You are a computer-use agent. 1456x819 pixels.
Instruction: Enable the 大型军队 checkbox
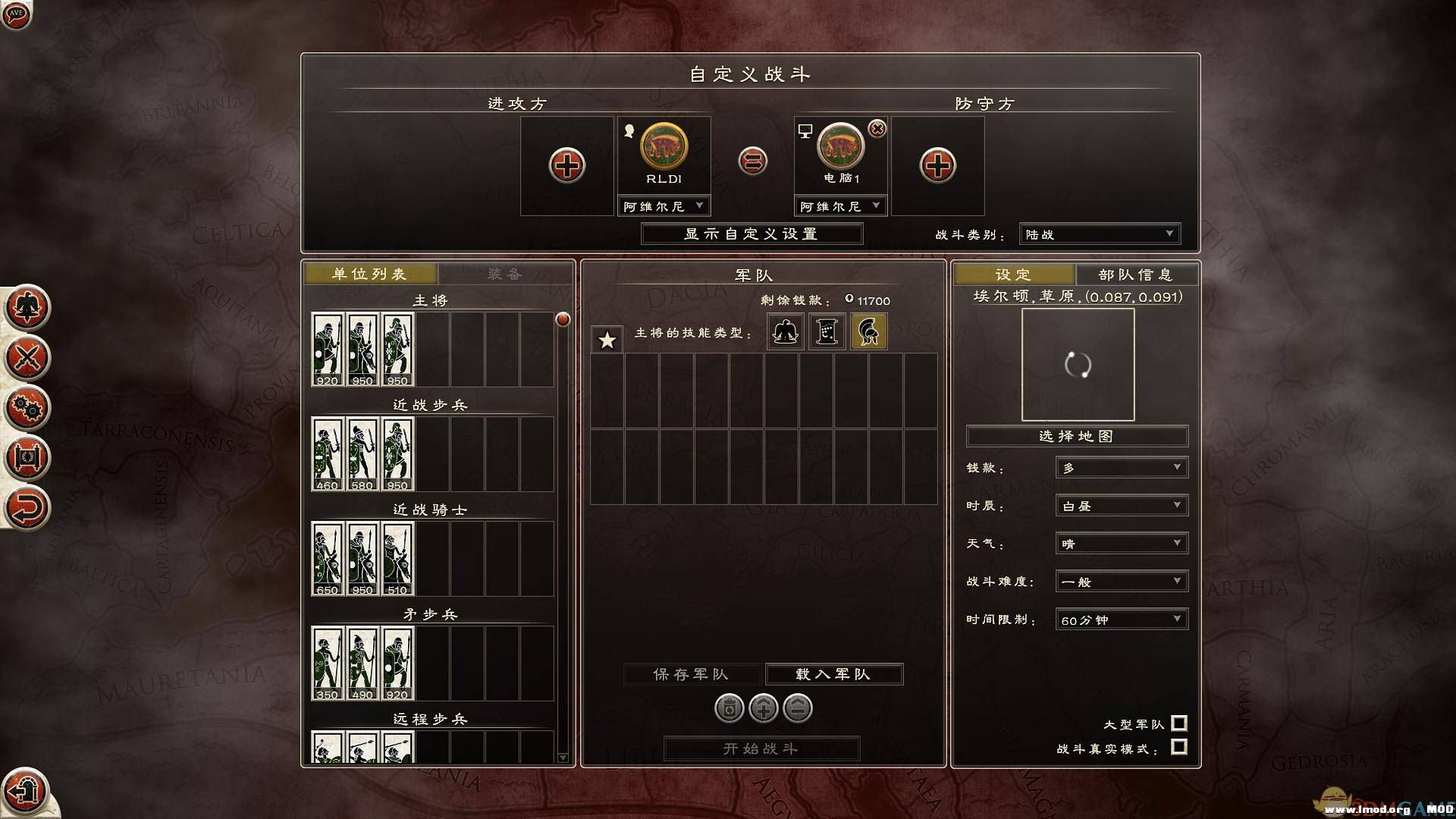[1178, 723]
